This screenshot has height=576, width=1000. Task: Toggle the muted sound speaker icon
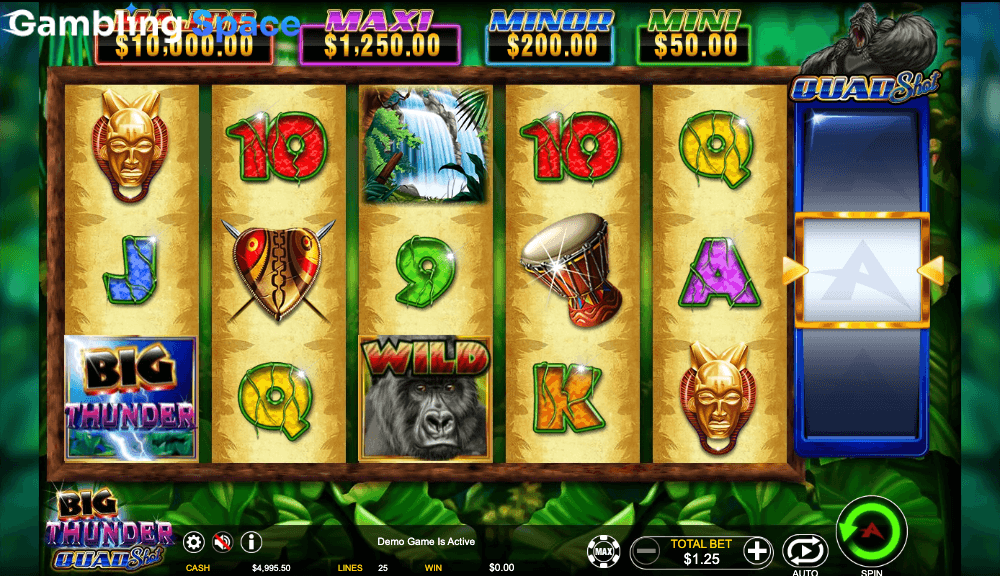pos(222,542)
